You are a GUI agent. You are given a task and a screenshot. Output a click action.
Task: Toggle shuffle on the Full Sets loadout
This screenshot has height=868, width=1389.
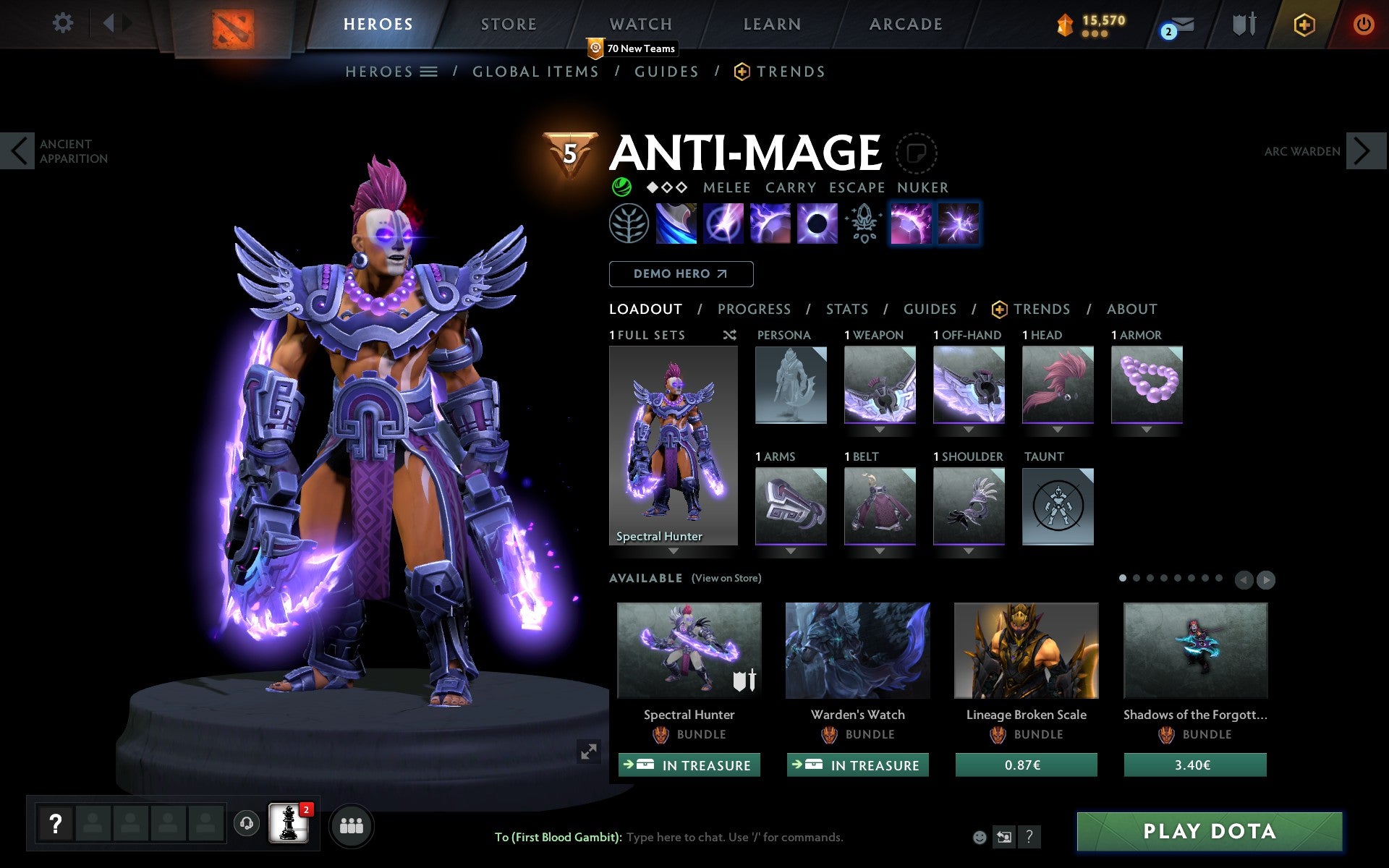729,335
